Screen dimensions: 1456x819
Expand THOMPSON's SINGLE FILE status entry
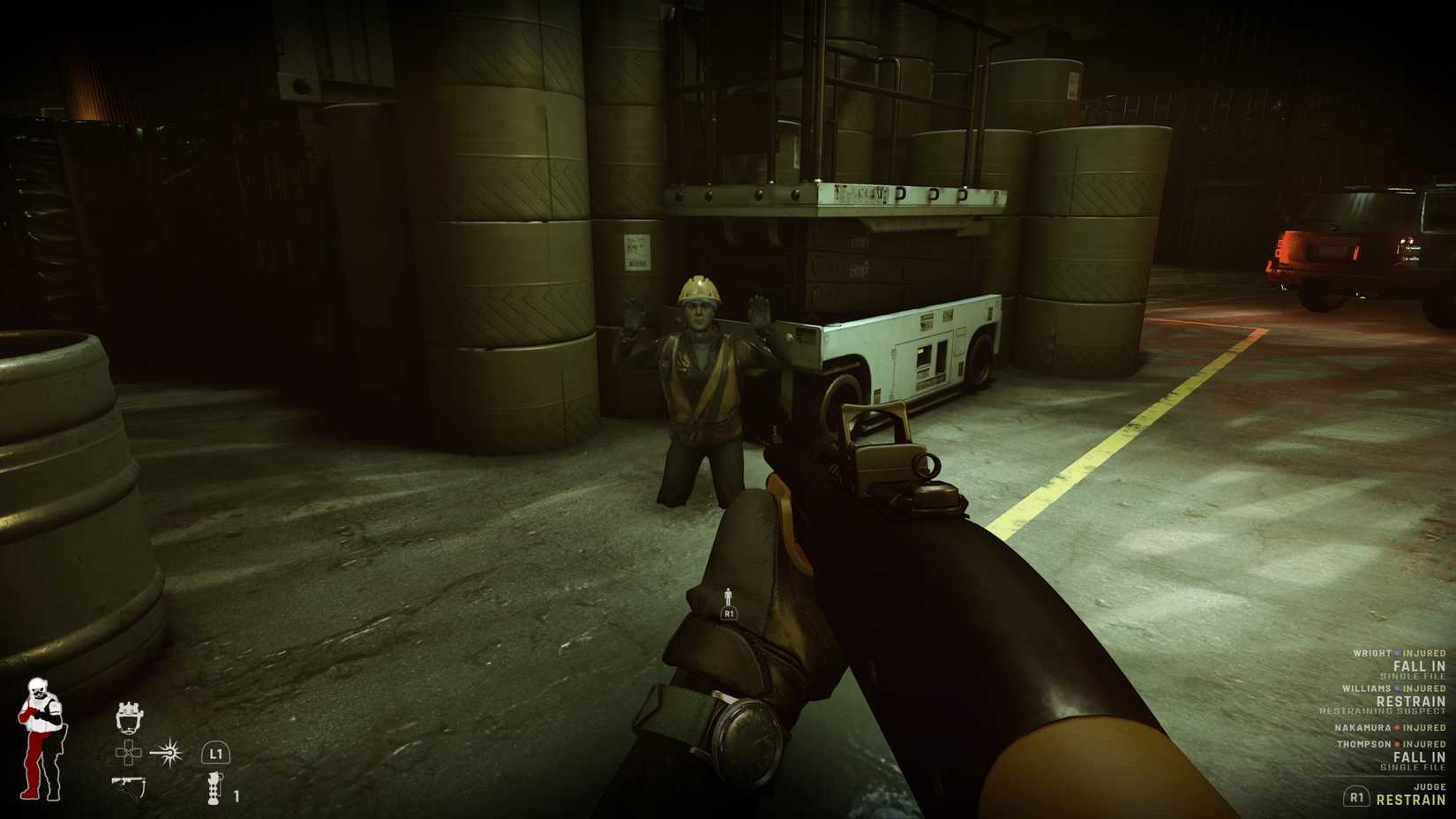pyautogui.click(x=1413, y=766)
